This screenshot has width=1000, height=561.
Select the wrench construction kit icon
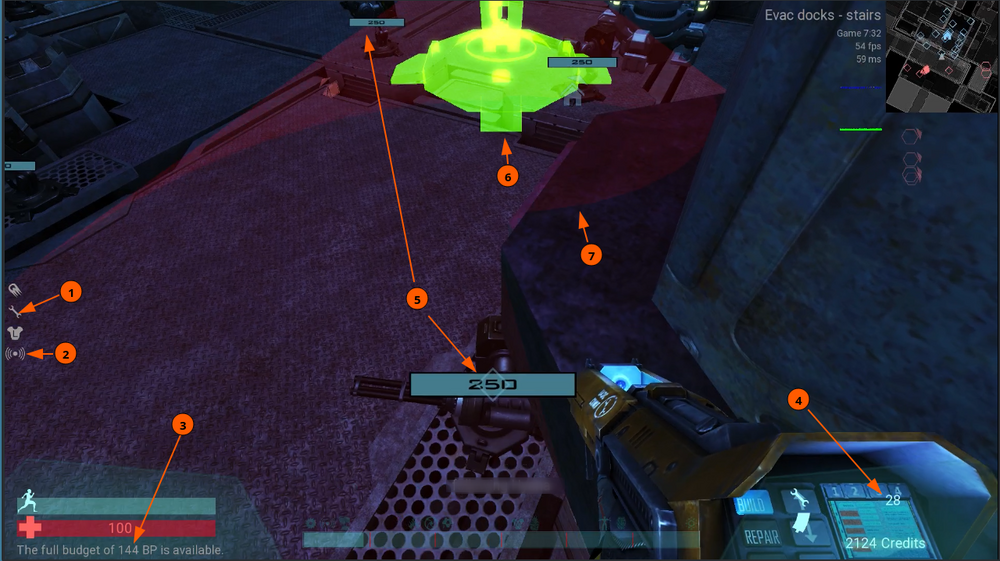pyautogui.click(x=15, y=311)
